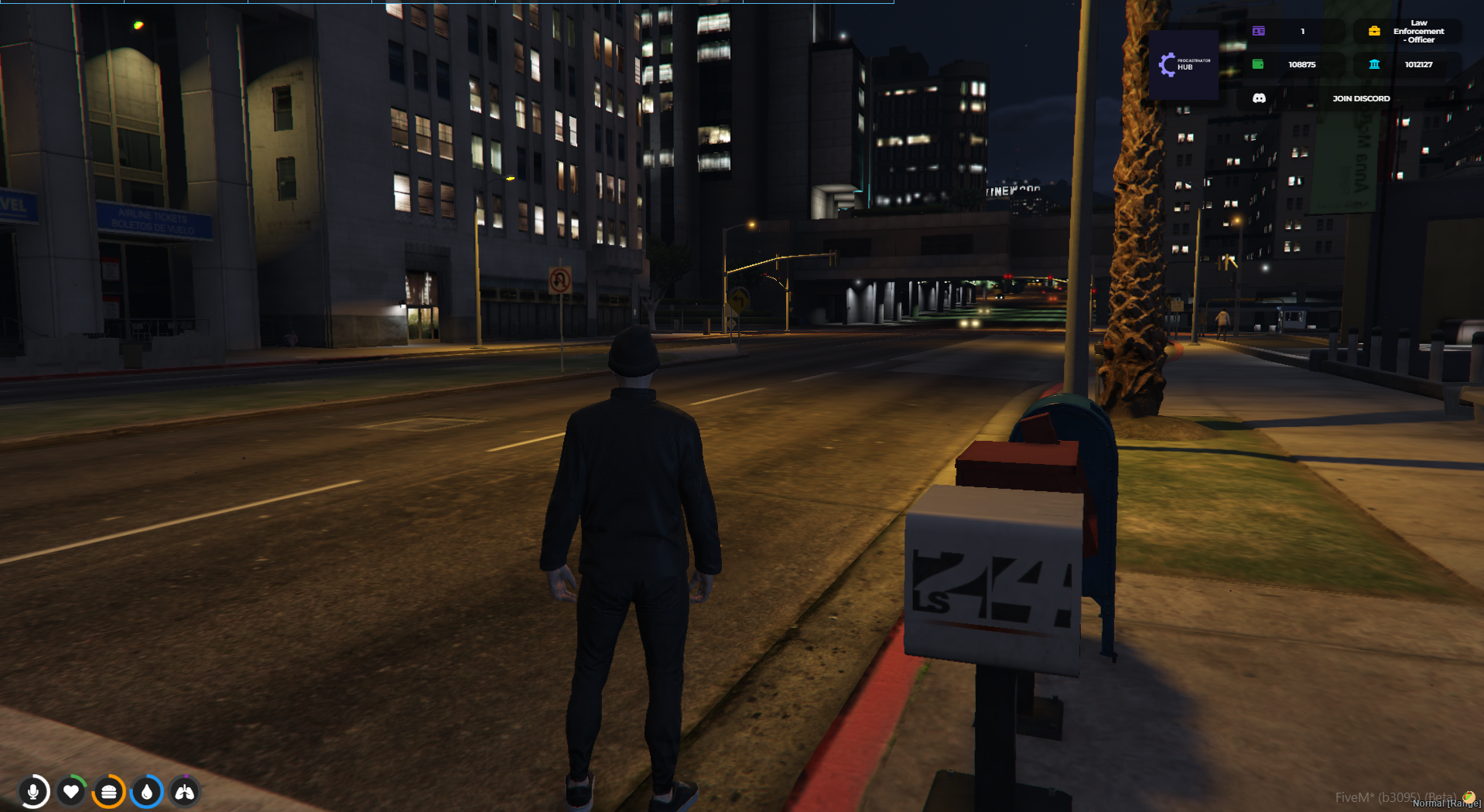Choose the water drop thirst icon
This screenshot has height=812, width=1484.
(x=147, y=792)
